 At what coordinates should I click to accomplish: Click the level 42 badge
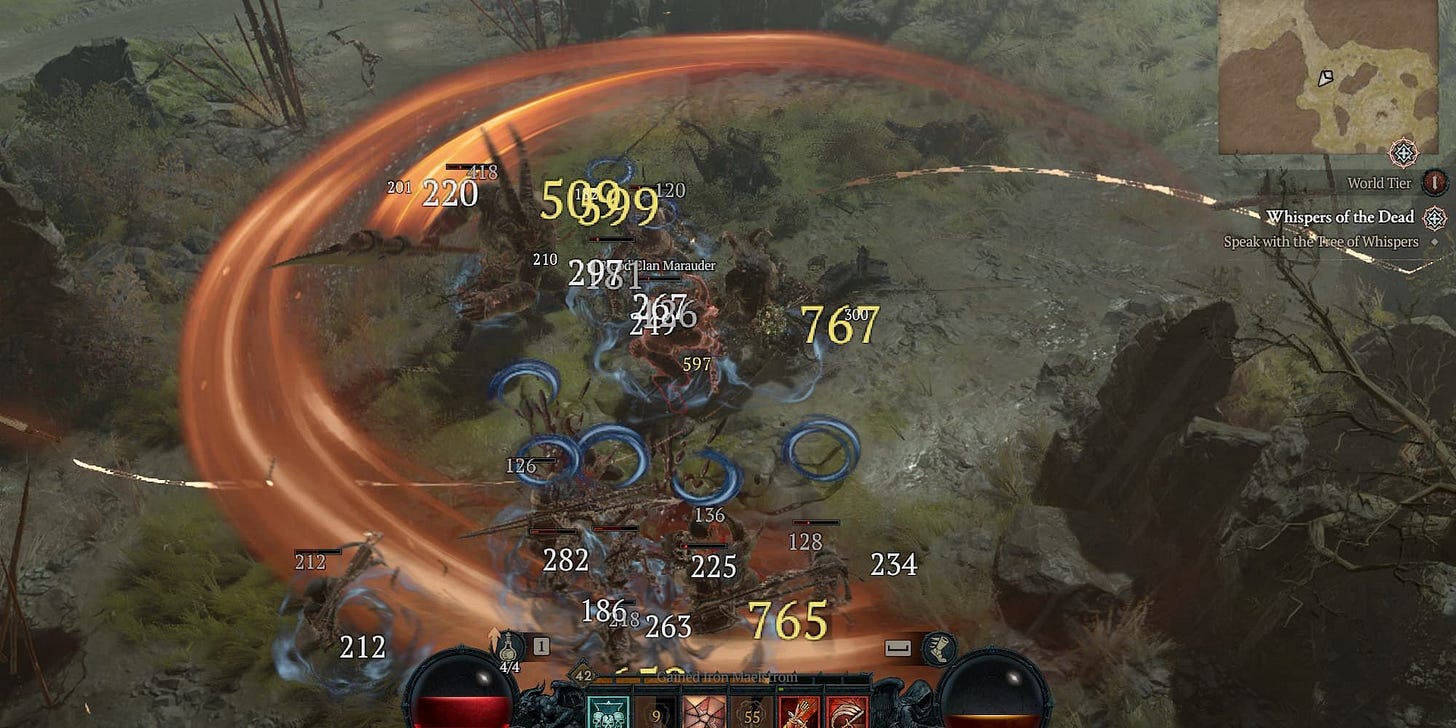coord(584,677)
